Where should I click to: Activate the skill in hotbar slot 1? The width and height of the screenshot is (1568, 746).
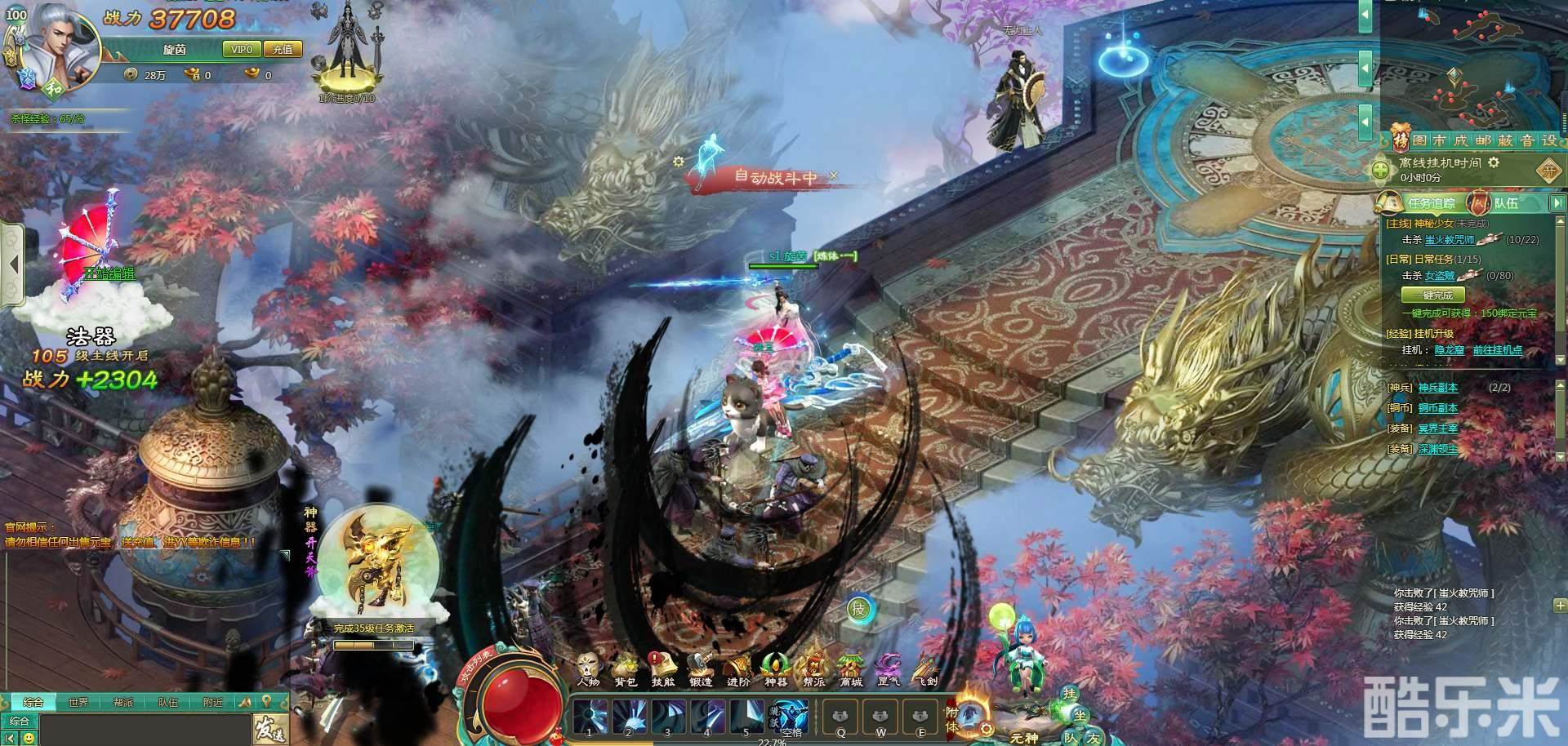pos(590,717)
